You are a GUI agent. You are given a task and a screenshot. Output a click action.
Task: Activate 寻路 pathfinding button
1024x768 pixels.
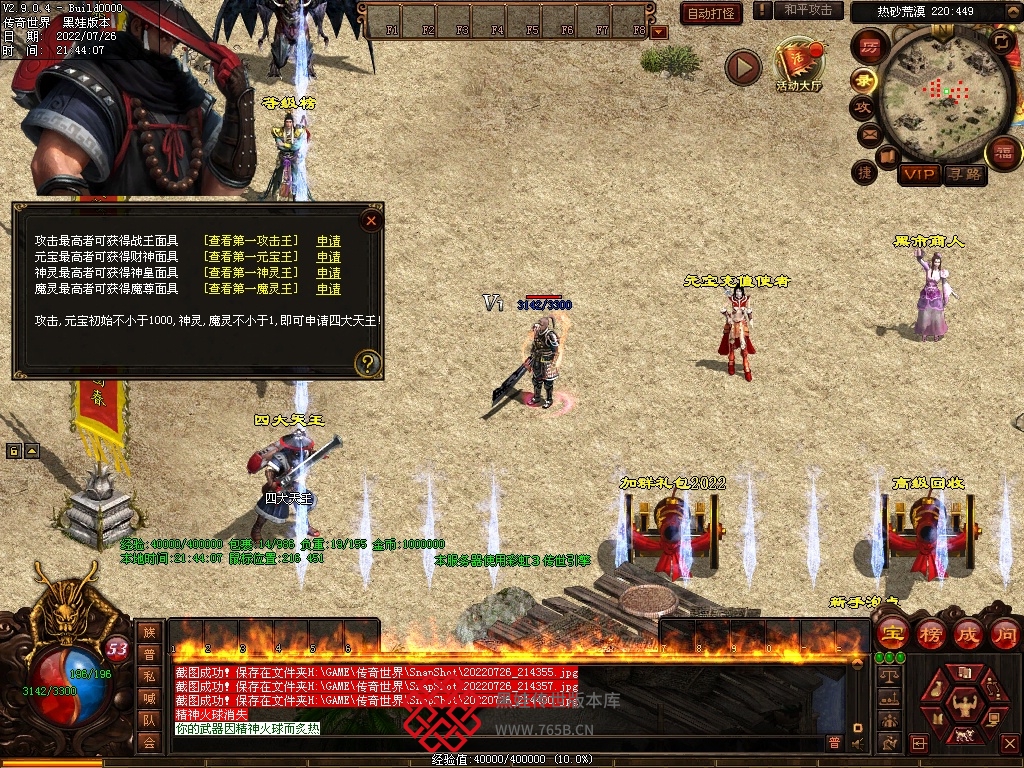click(964, 174)
